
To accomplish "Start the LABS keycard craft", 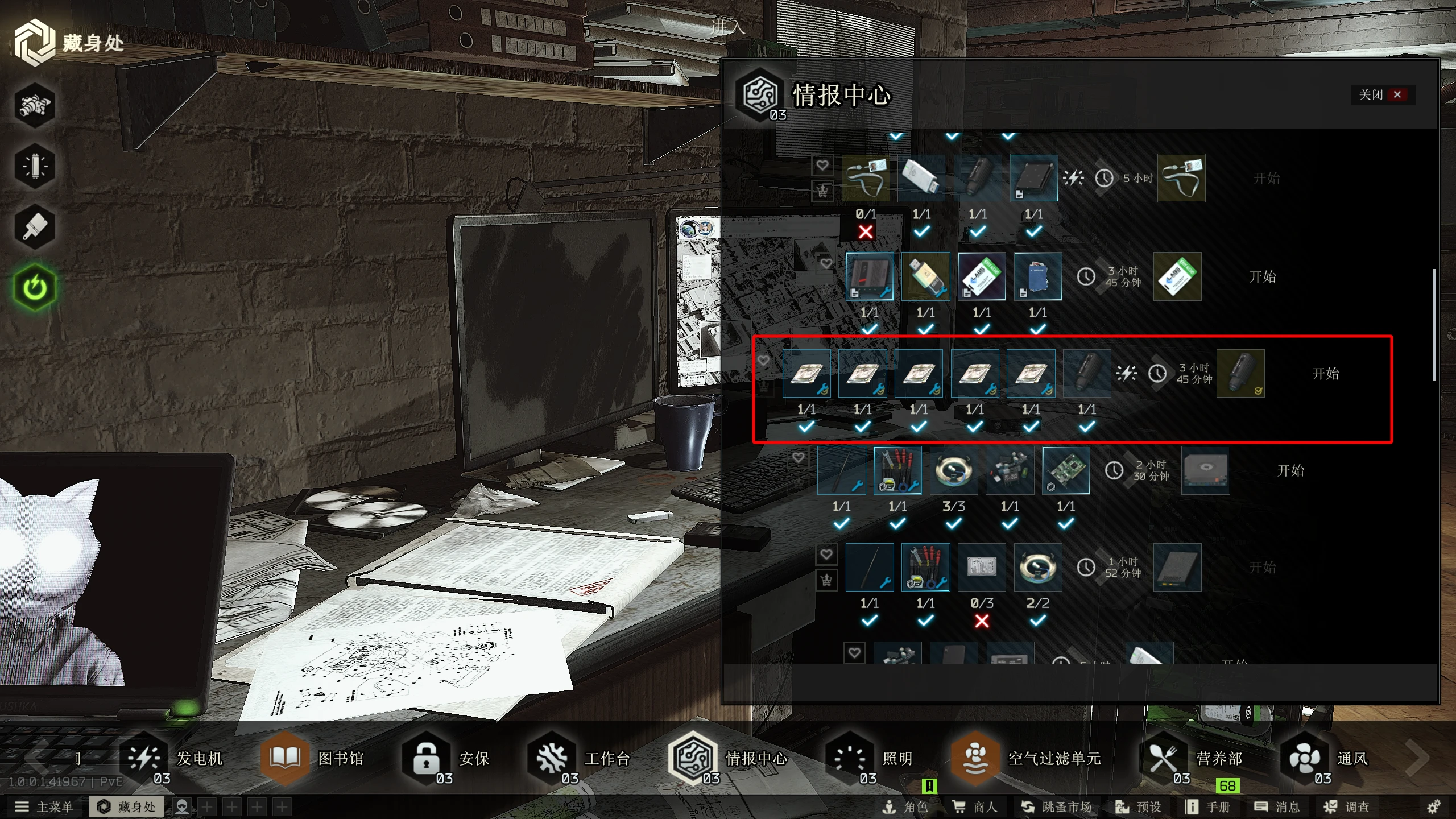I will pyautogui.click(x=1262, y=277).
